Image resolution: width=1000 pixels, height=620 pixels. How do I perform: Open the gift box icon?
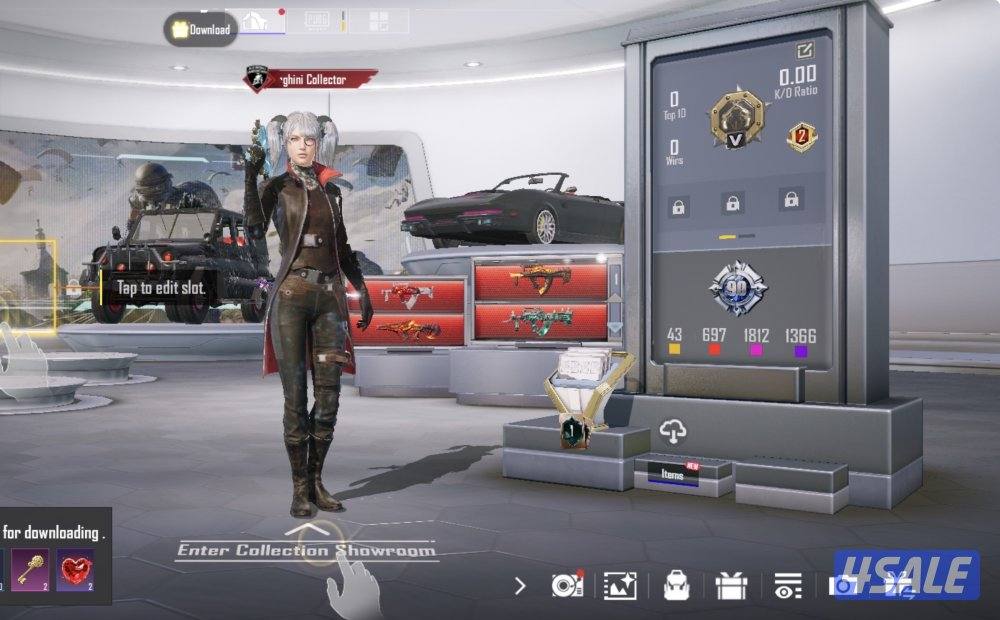pyautogui.click(x=731, y=586)
